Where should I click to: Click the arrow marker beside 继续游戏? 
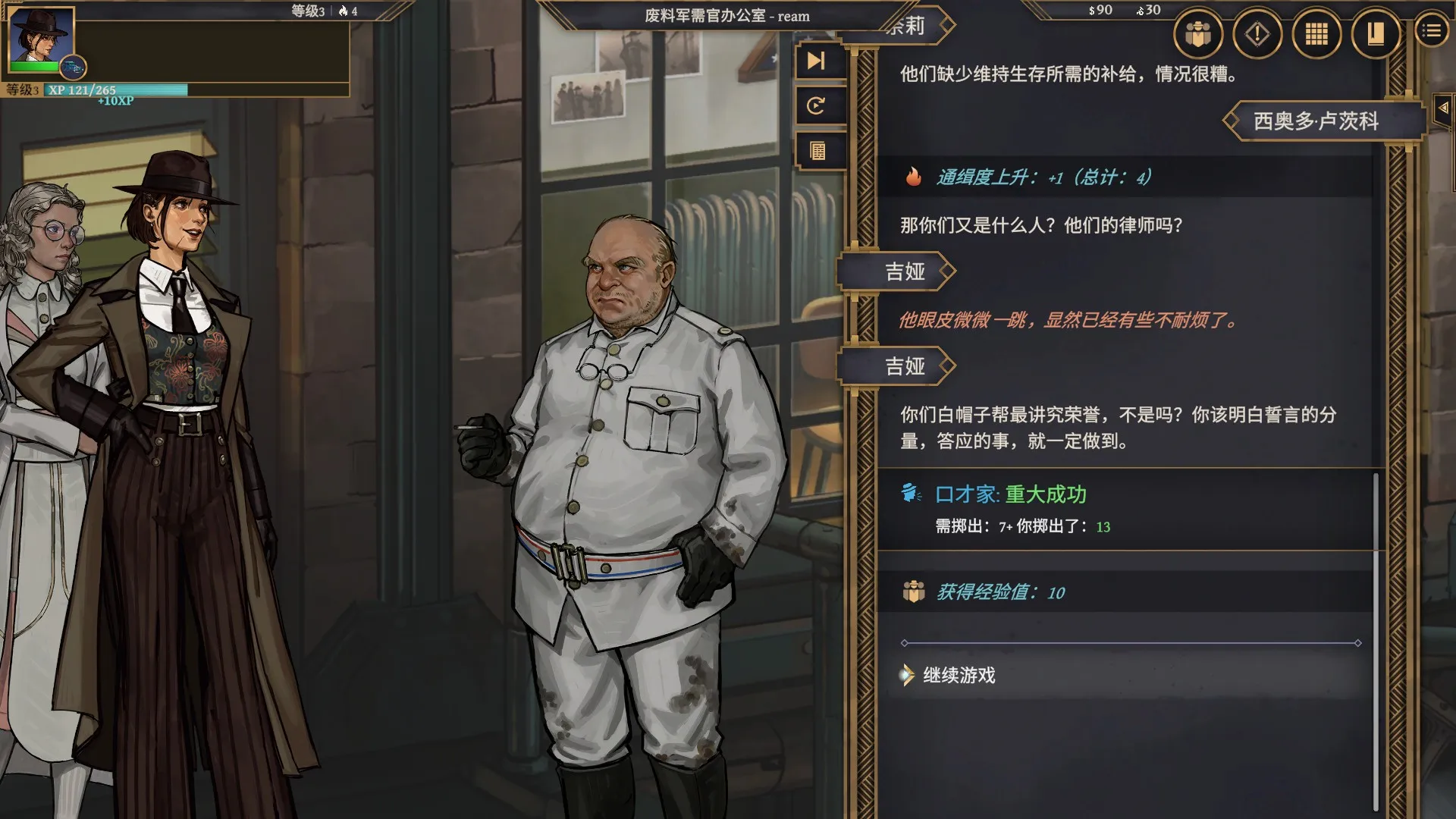point(908,674)
